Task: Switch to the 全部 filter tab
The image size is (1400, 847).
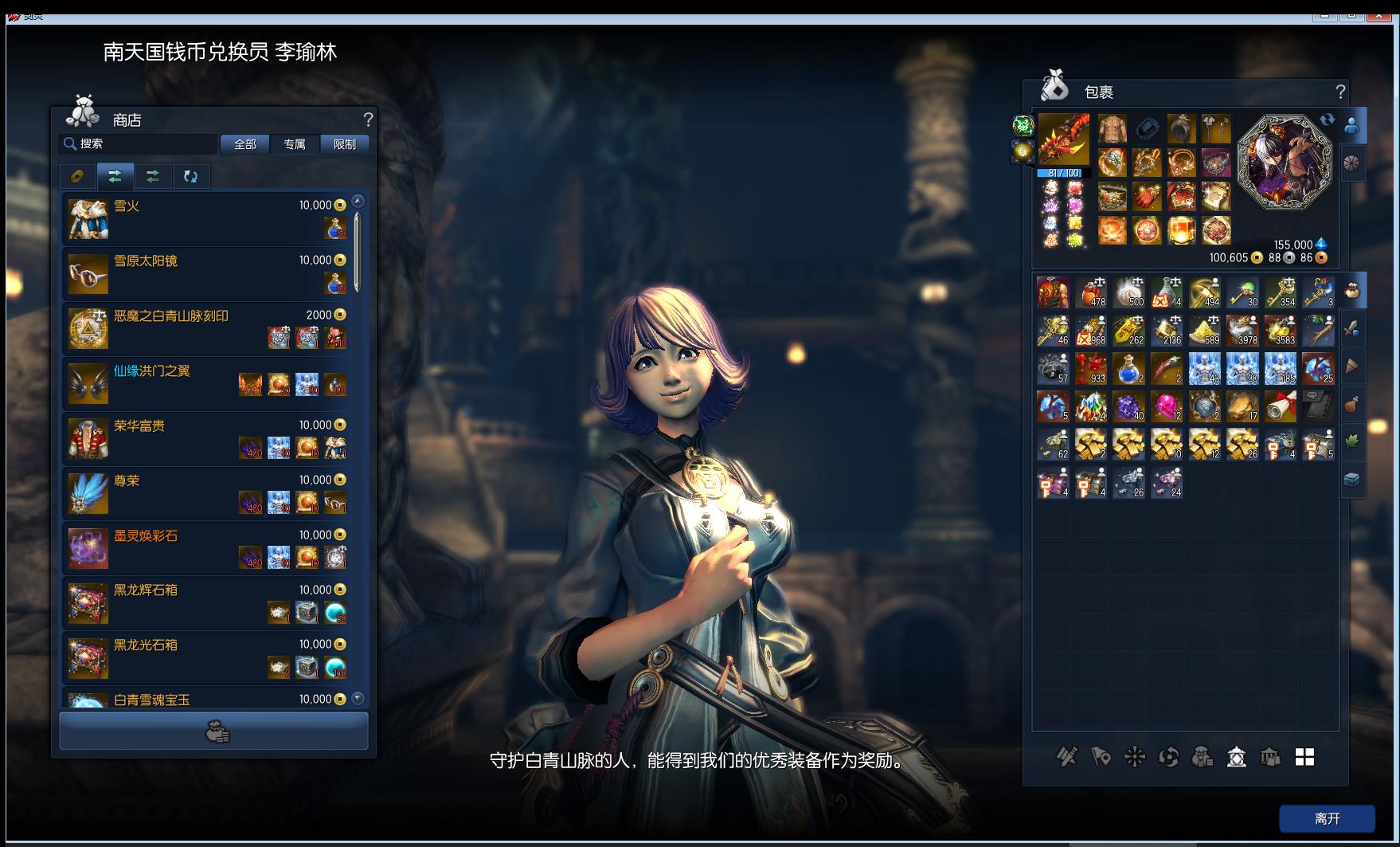Action: pyautogui.click(x=244, y=144)
